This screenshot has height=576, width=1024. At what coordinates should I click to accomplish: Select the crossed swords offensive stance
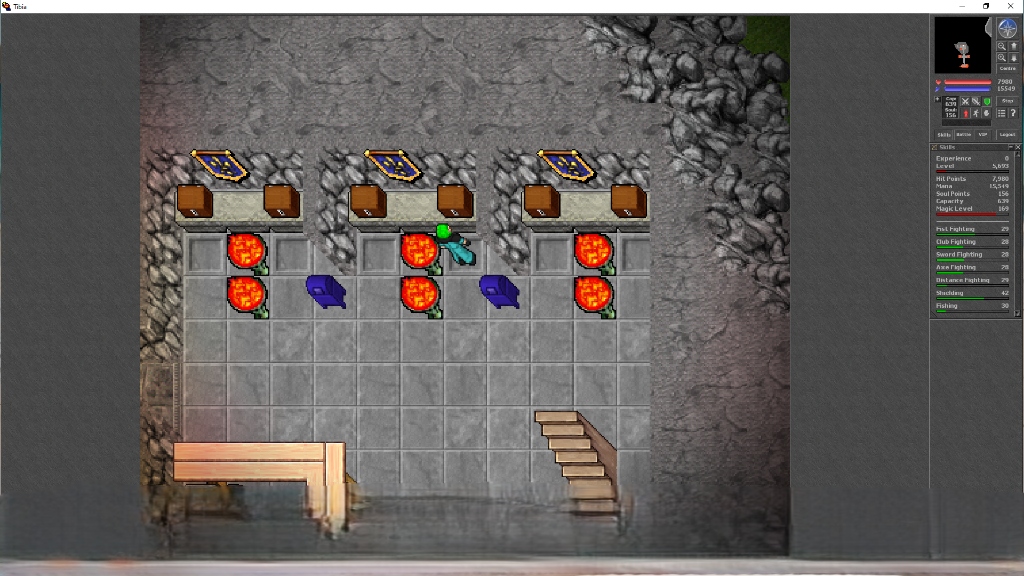click(965, 101)
